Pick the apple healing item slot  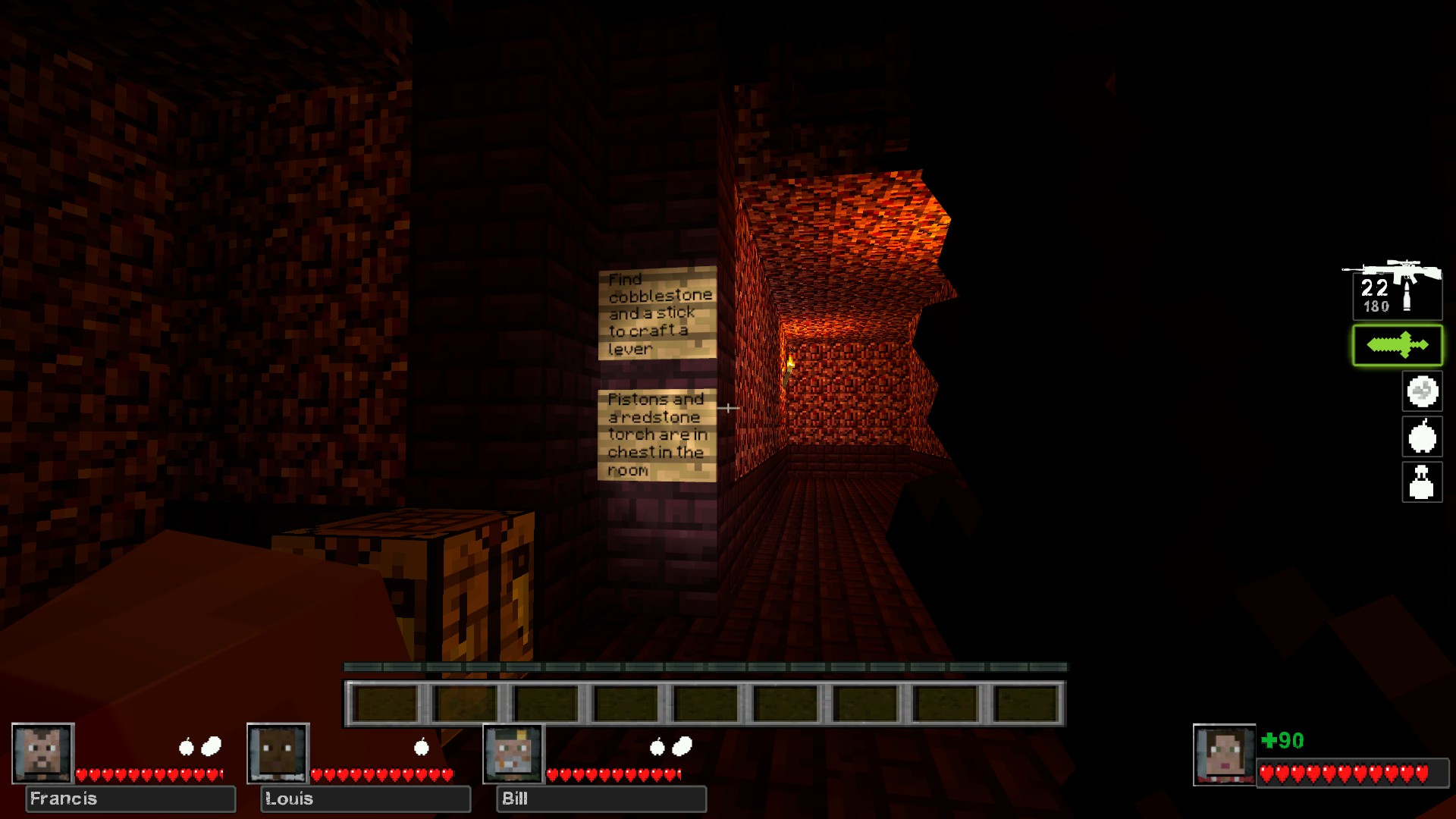tap(1422, 437)
